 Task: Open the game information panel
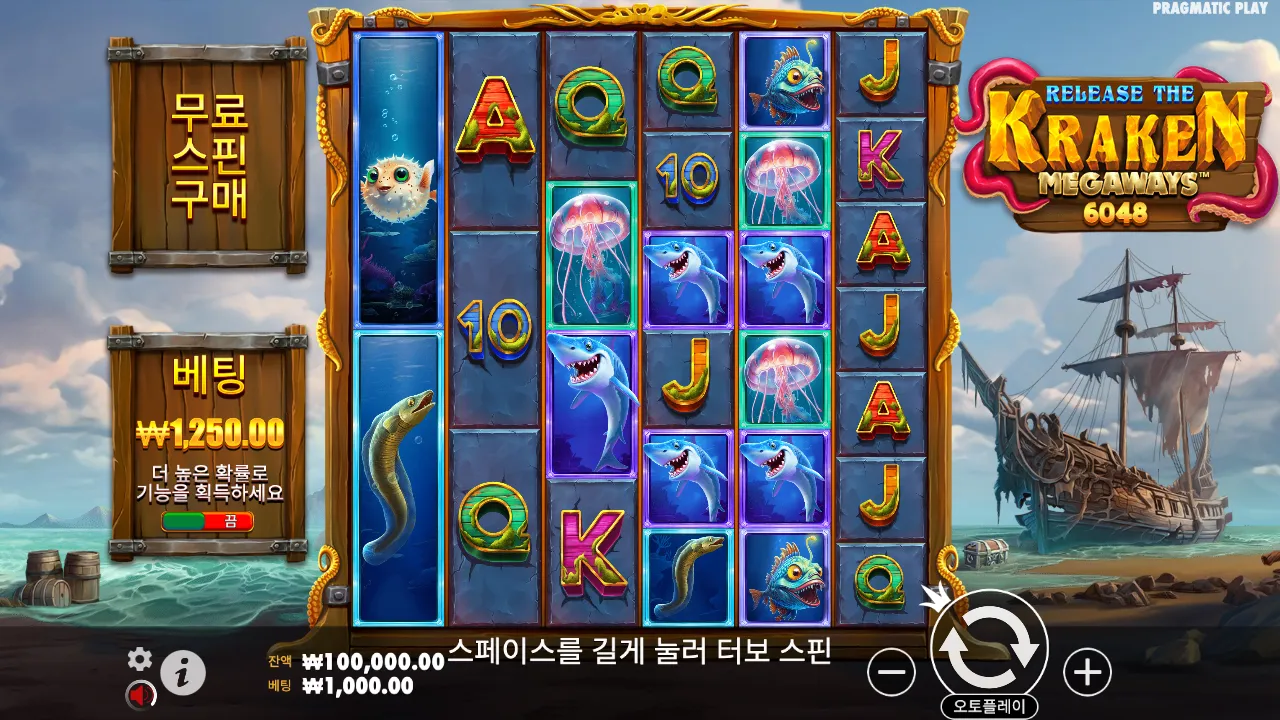click(183, 671)
